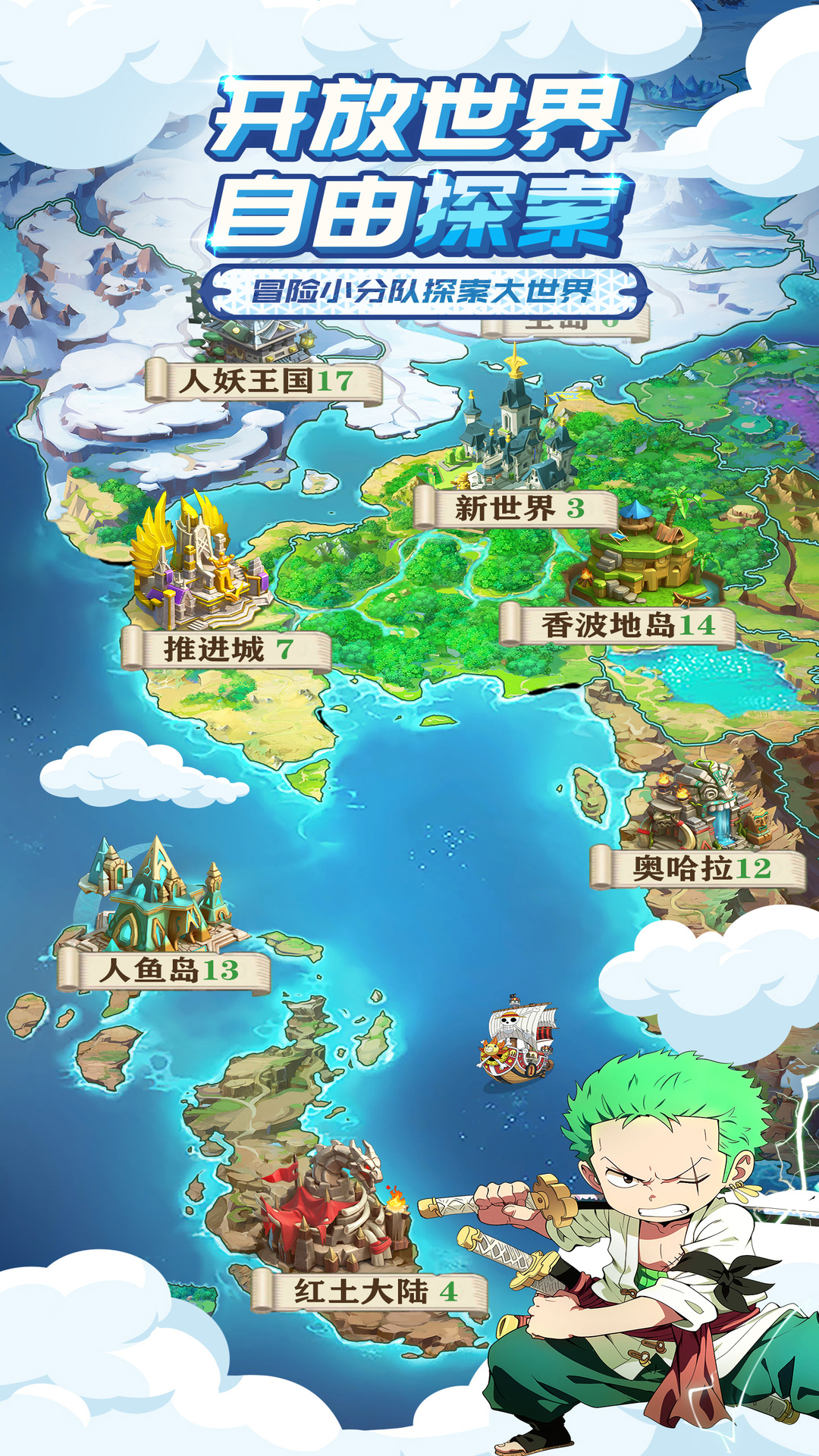This screenshot has width=819, height=1456.
Task: Choose the 推进城 7 location banner
Action: point(227,650)
